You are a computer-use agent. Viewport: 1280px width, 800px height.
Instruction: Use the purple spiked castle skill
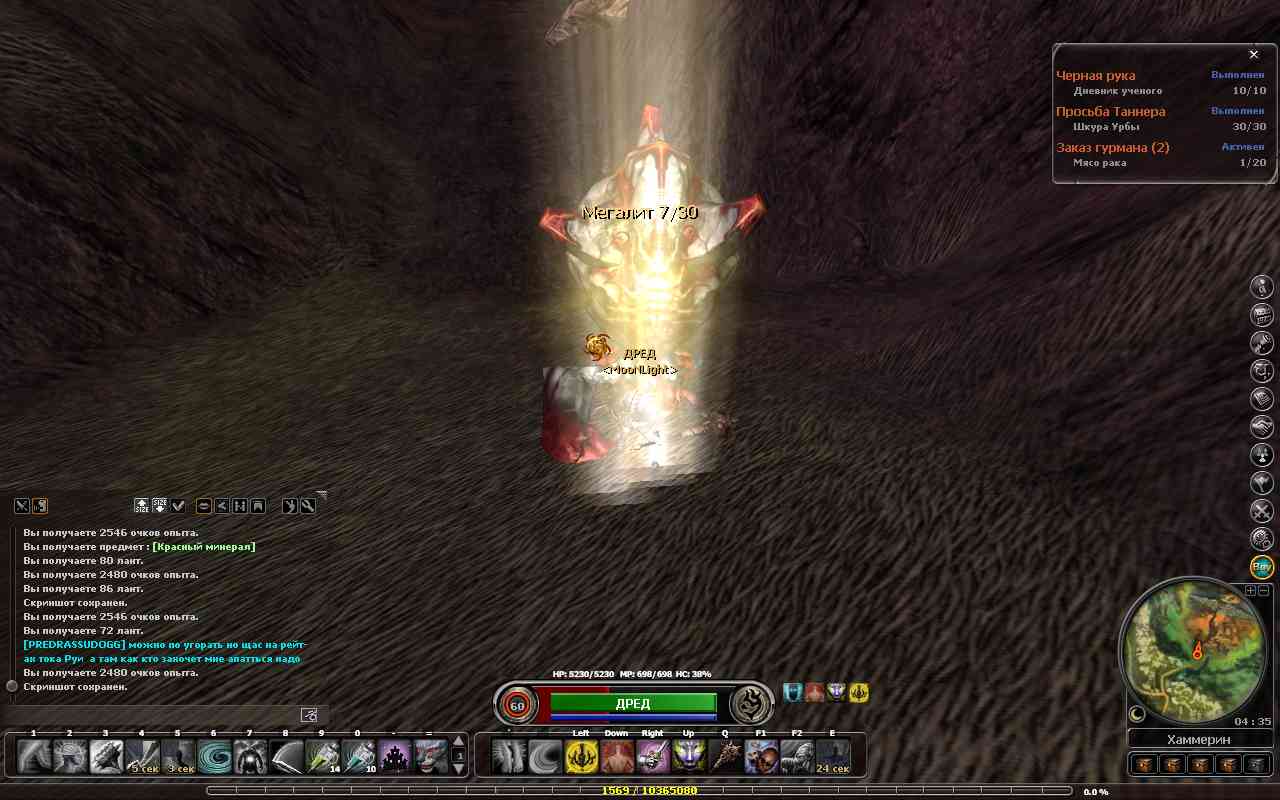394,757
